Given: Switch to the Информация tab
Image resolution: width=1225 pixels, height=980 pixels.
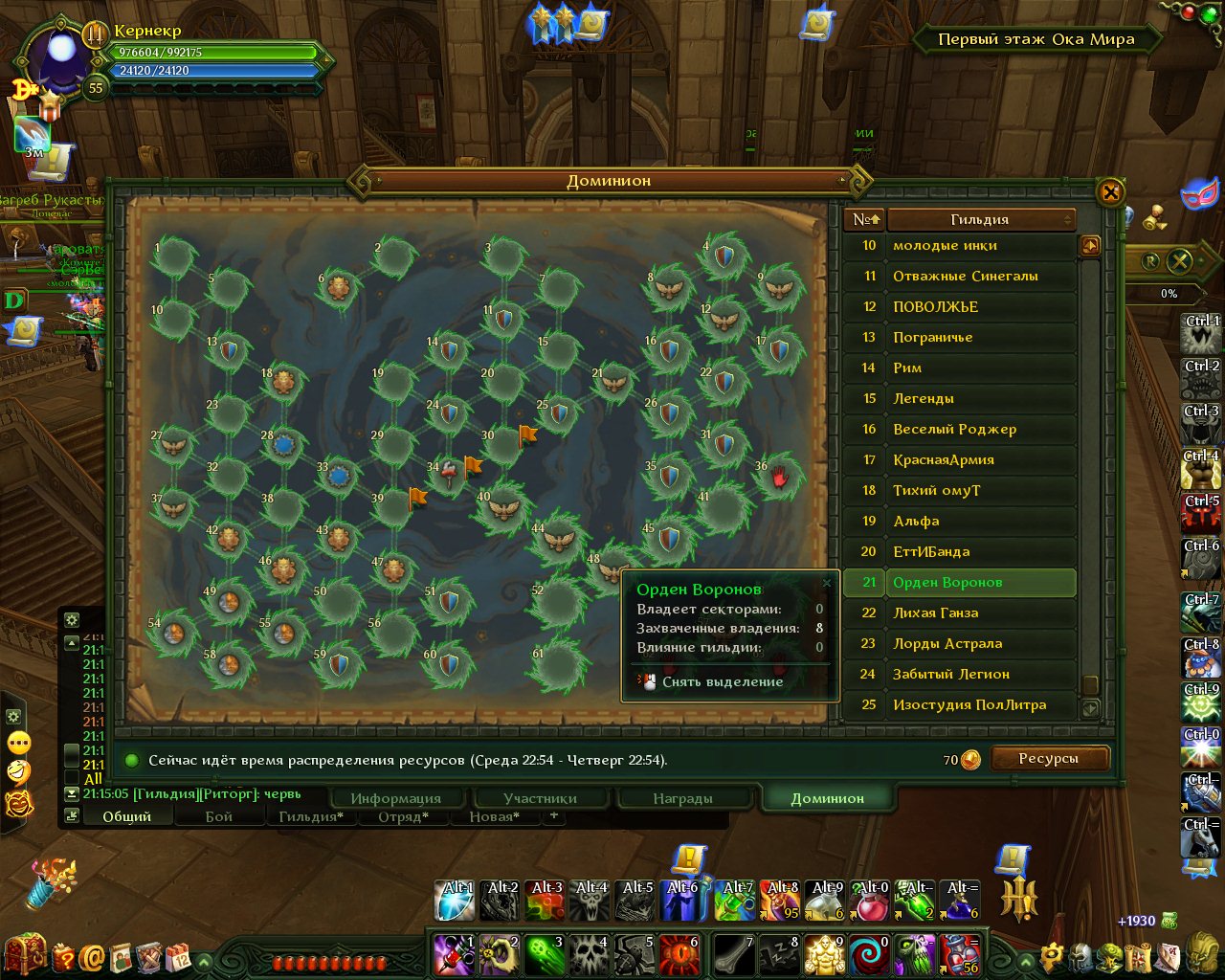Looking at the screenshot, I should (395, 798).
